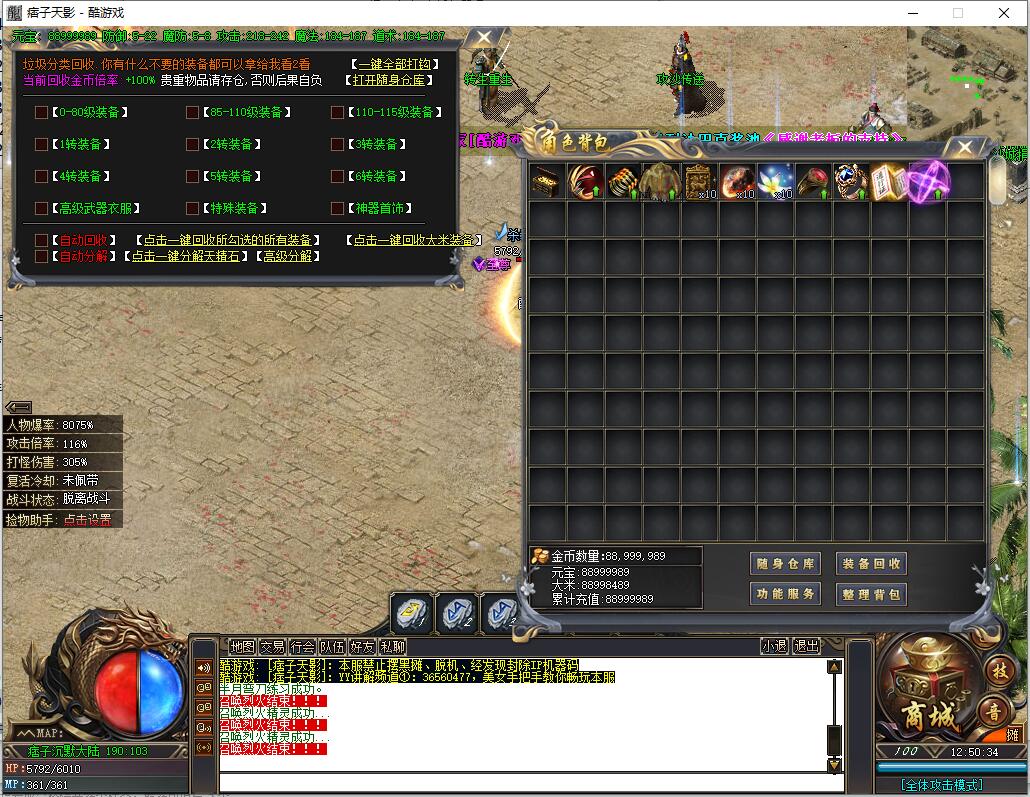
Task: Close the equipment recycling panel
Action: (x=484, y=40)
